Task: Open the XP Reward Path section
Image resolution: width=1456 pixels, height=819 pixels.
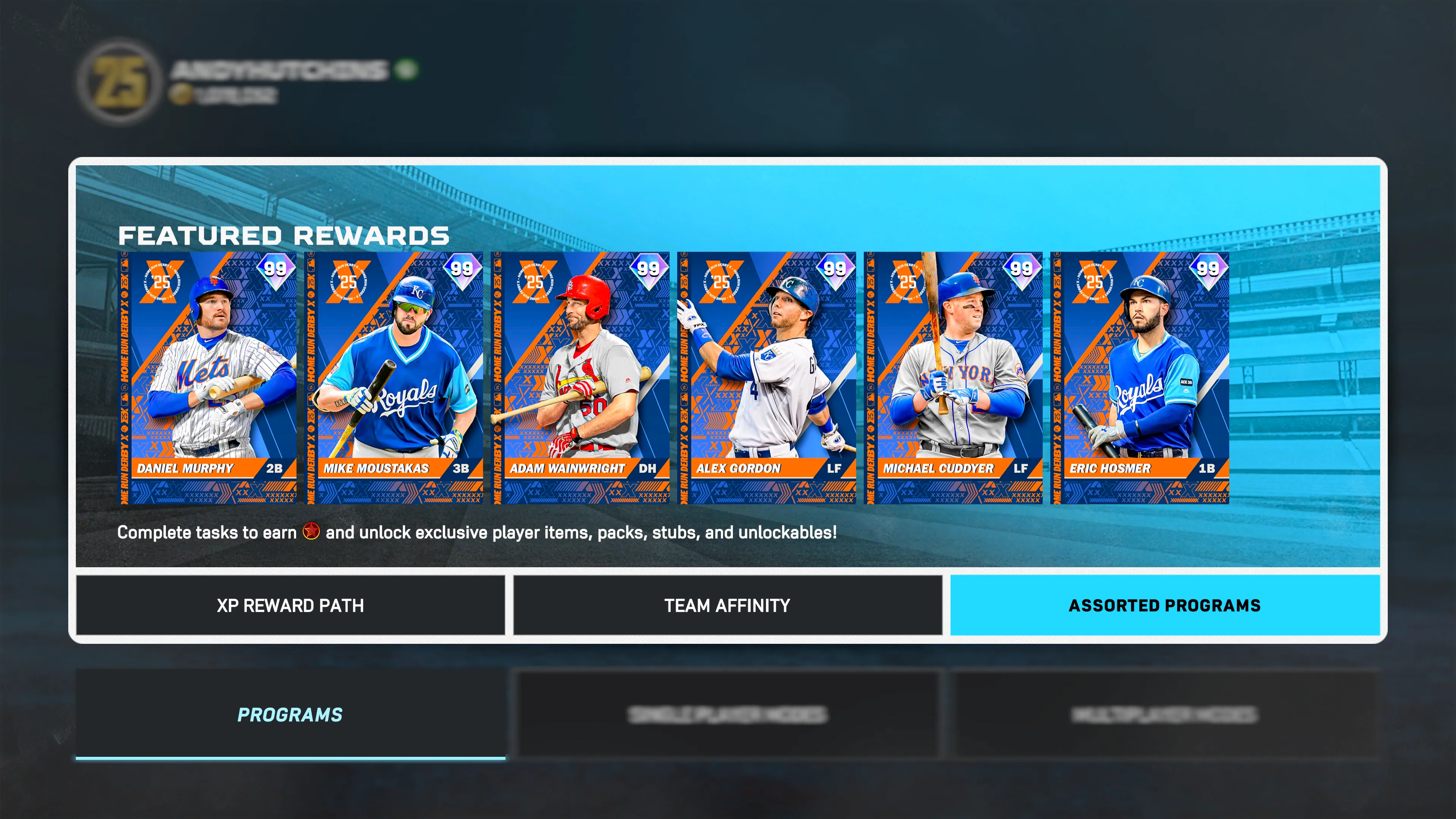Action: [290, 606]
